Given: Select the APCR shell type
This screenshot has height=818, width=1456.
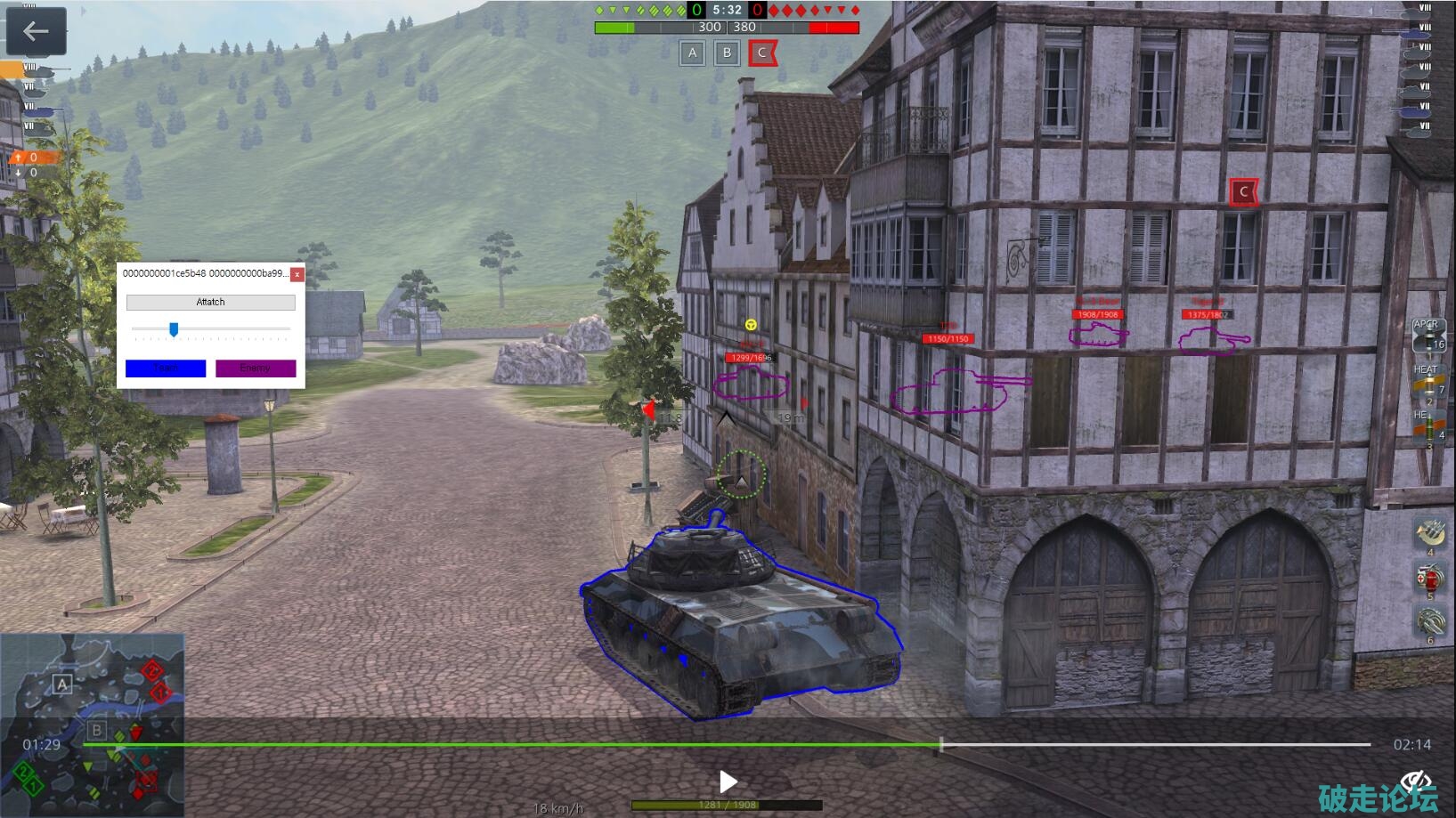Looking at the screenshot, I should click(x=1428, y=337).
